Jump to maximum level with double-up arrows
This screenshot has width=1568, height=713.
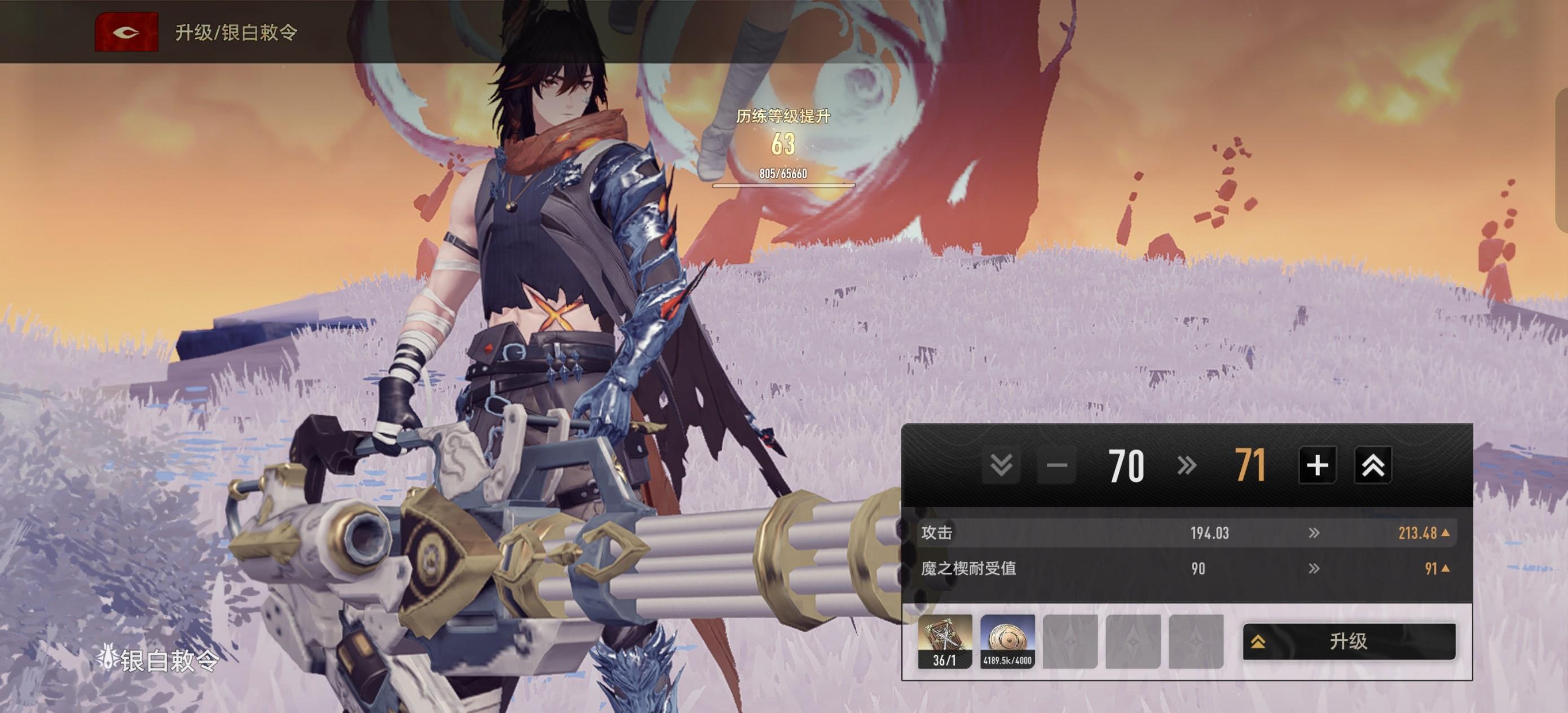pyautogui.click(x=1373, y=466)
